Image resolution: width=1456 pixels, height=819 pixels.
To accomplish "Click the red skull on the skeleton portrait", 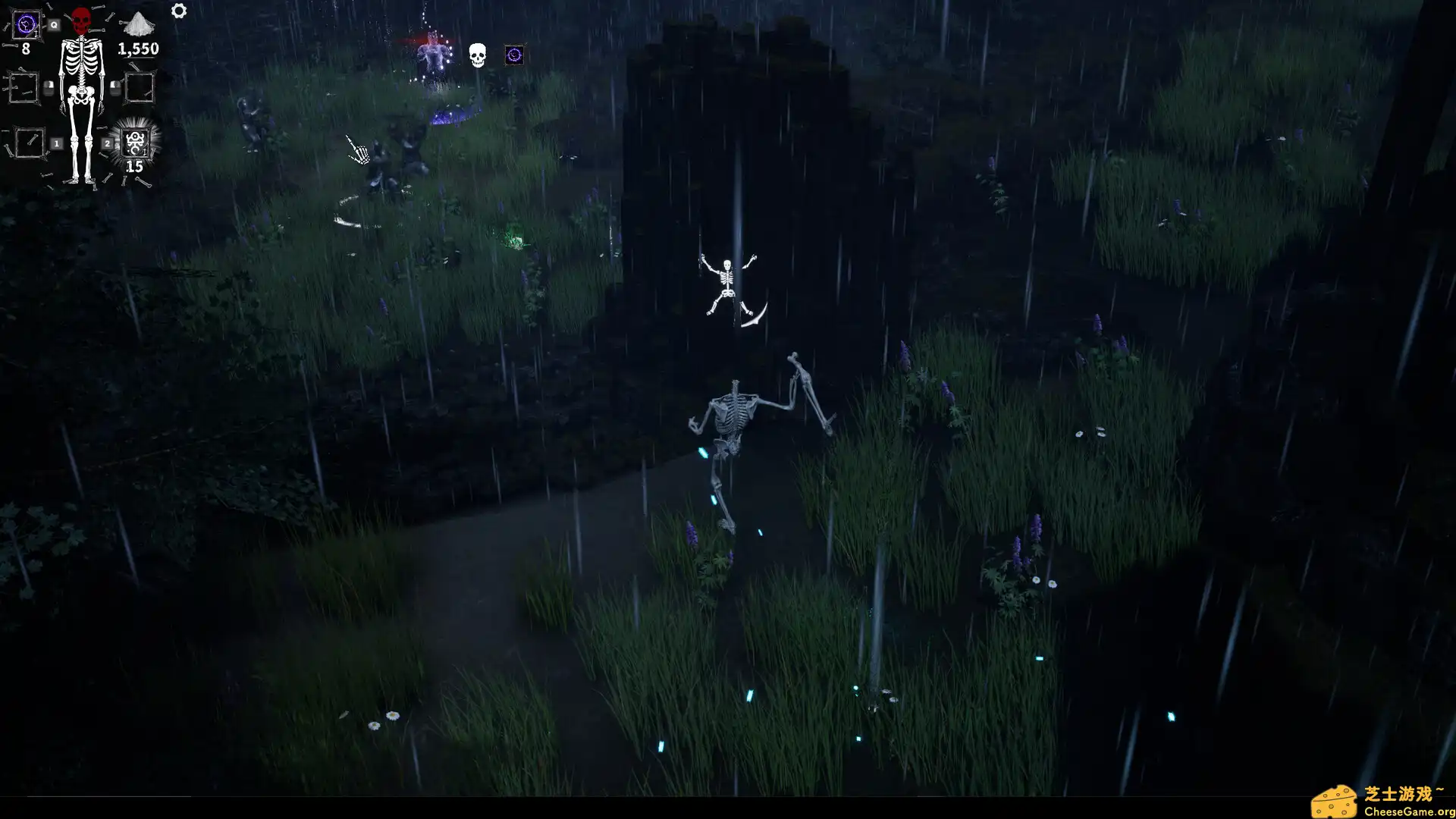I will point(81,20).
